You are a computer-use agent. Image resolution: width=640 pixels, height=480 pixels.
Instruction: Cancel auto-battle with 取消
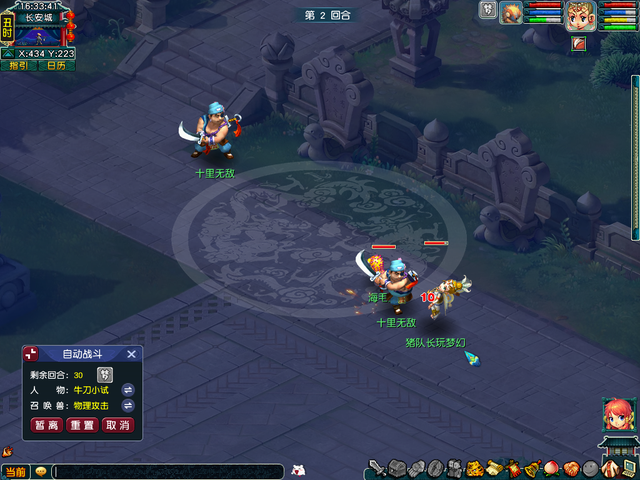(x=117, y=425)
